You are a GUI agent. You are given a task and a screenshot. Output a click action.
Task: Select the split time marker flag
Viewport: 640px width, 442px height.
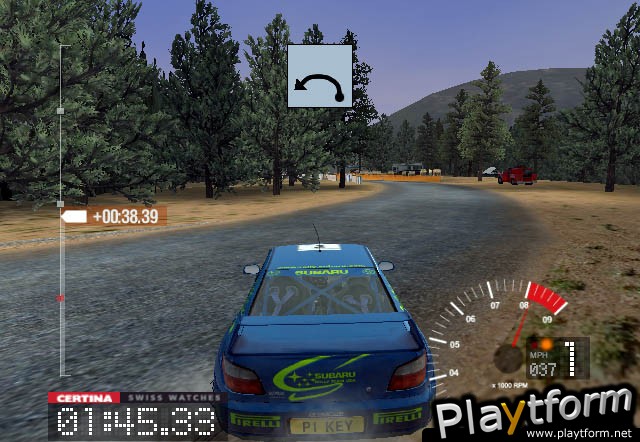point(75,216)
